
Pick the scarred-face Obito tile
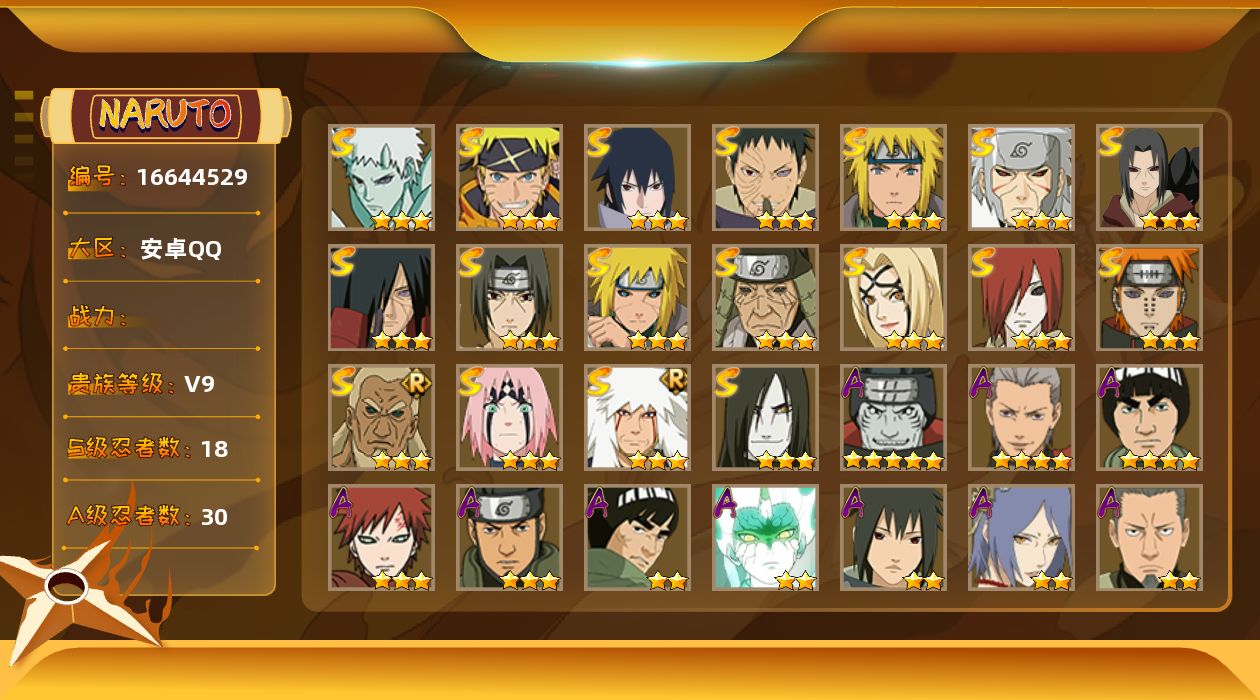765,177
